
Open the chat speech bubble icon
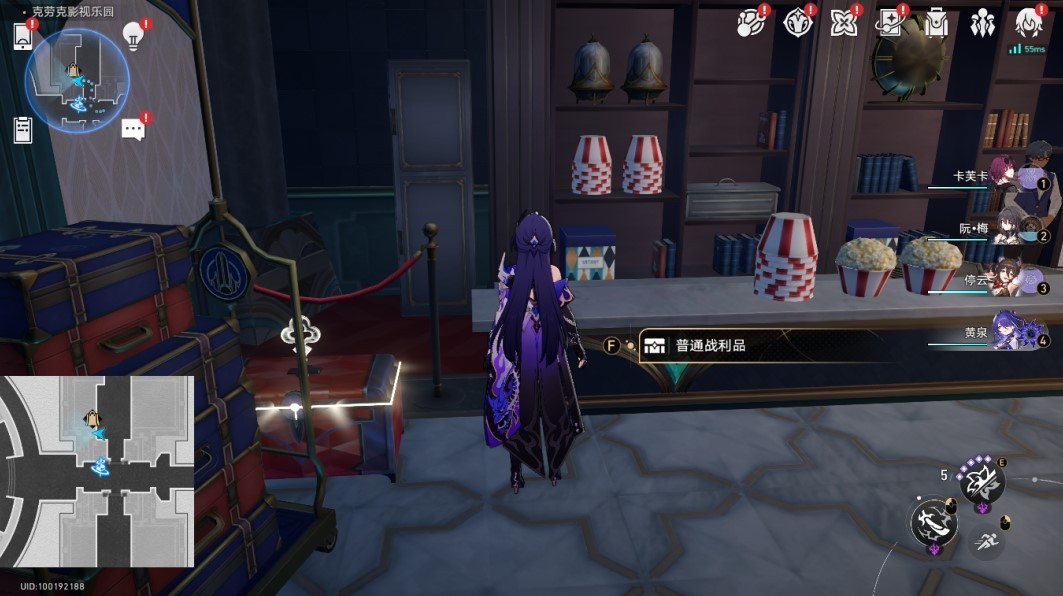134,129
